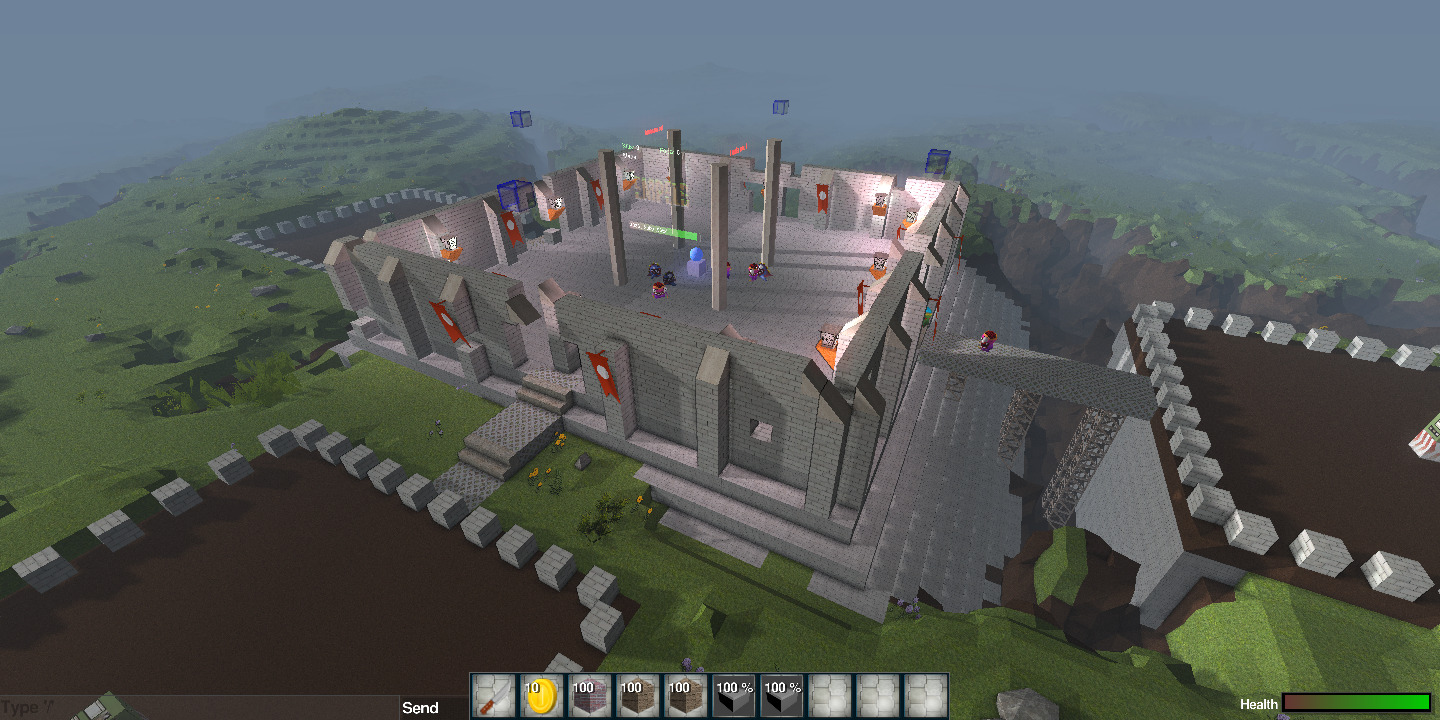This screenshot has height=720, width=1440.
Task: Choose the pink brick block slot
Action: pos(589,696)
